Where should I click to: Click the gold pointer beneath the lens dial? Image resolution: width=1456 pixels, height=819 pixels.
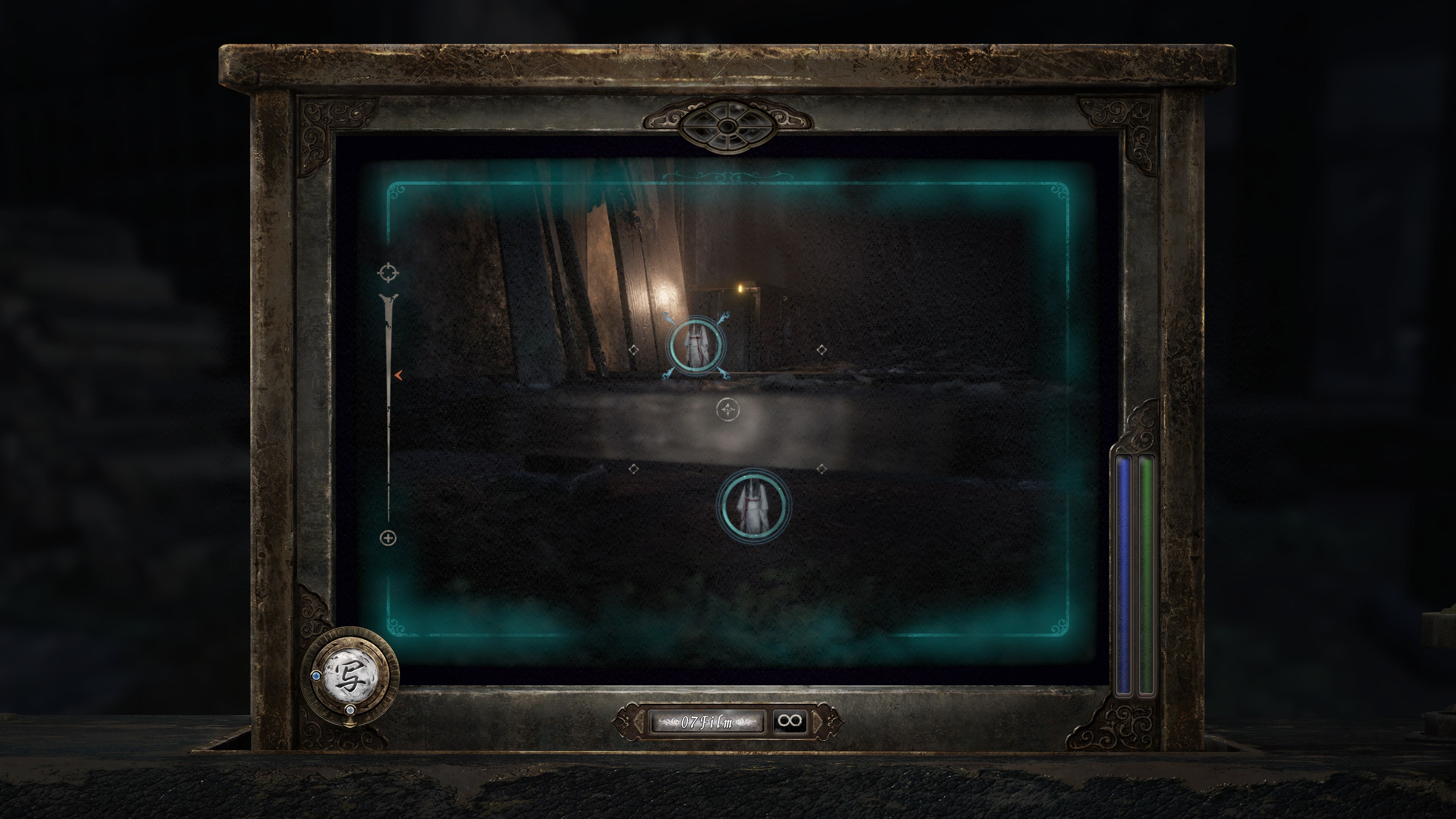point(350,723)
